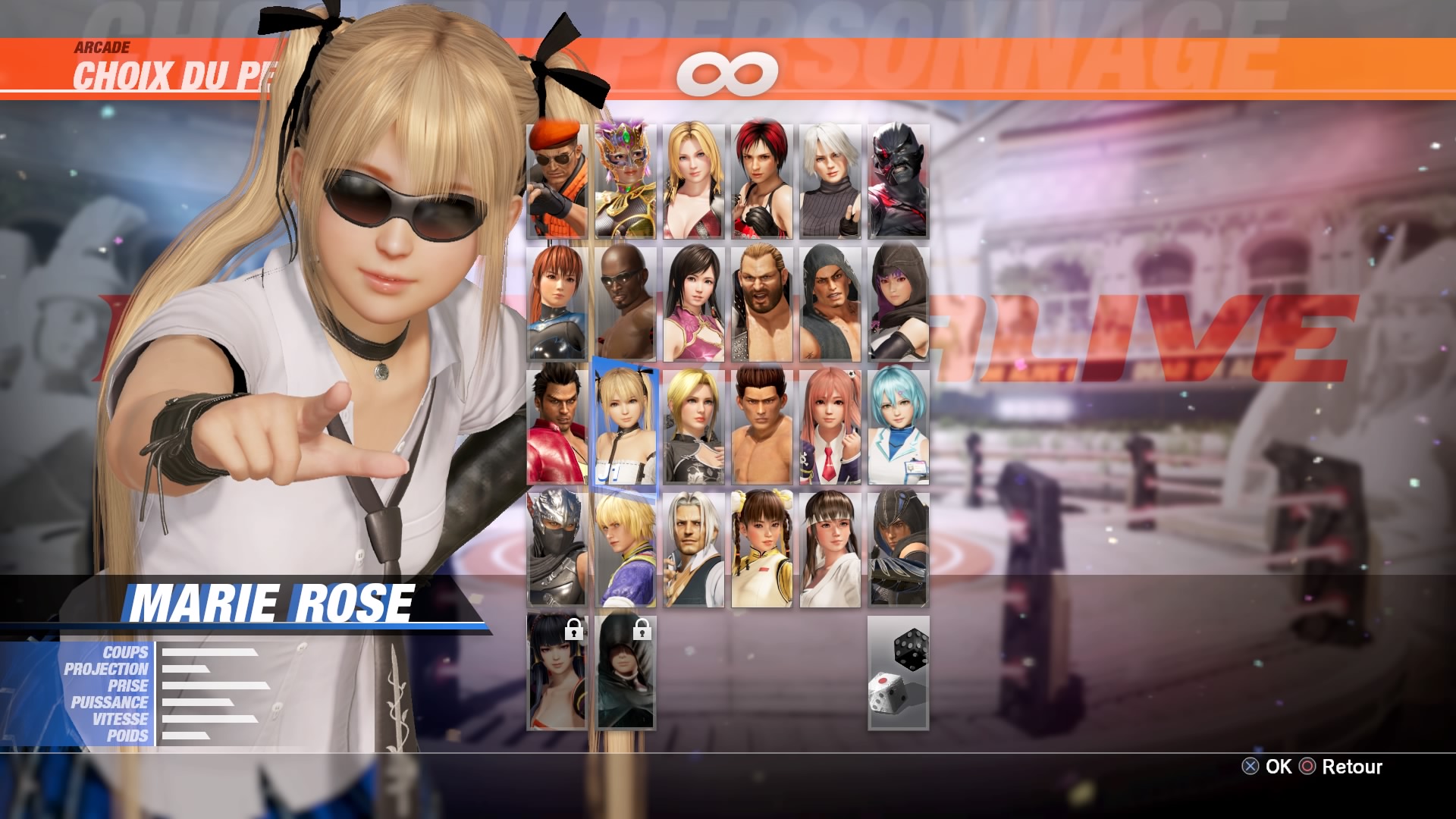Pick the red-haired fighter with boxing gloves
Viewport: 1456px width, 819px height.
tap(761, 181)
